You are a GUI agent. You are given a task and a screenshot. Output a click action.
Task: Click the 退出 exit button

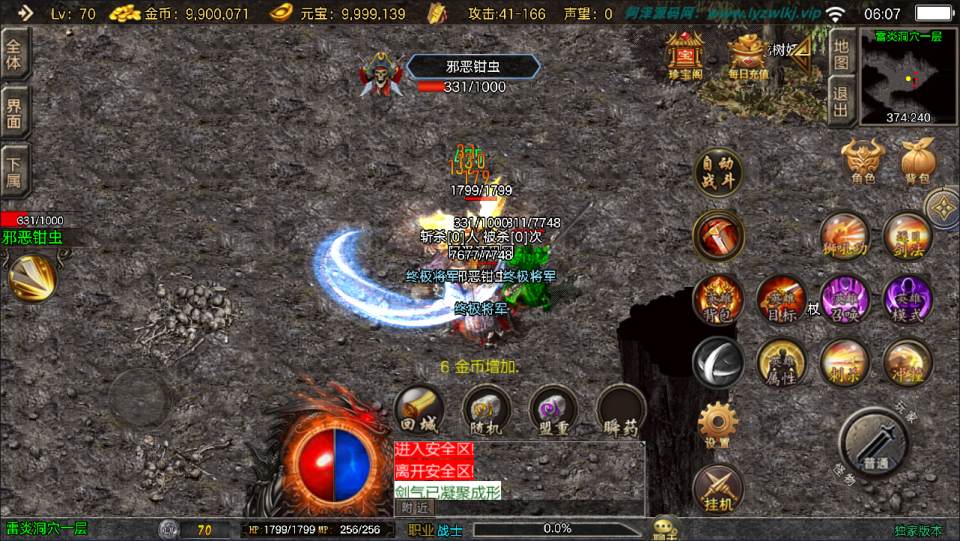tap(841, 102)
